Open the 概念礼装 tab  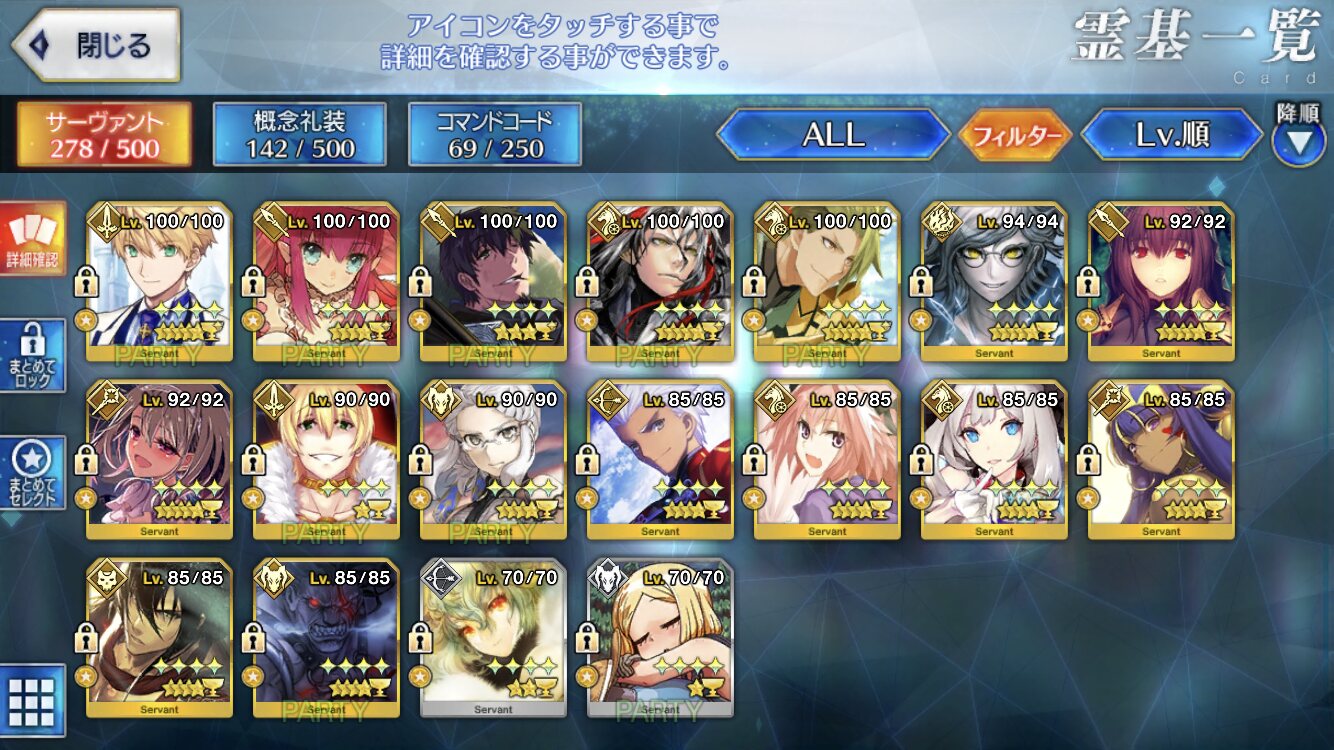coord(299,135)
